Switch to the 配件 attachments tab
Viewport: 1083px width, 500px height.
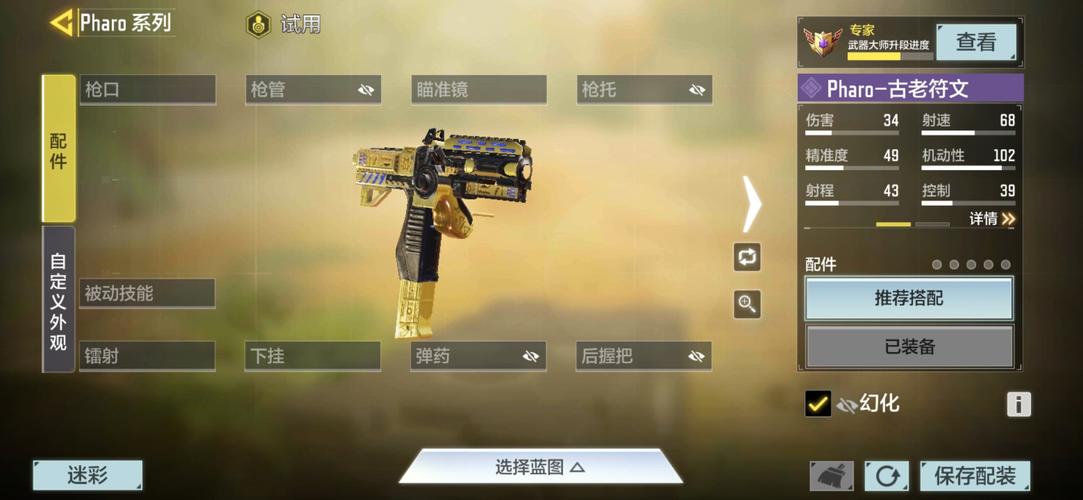[x=58, y=148]
